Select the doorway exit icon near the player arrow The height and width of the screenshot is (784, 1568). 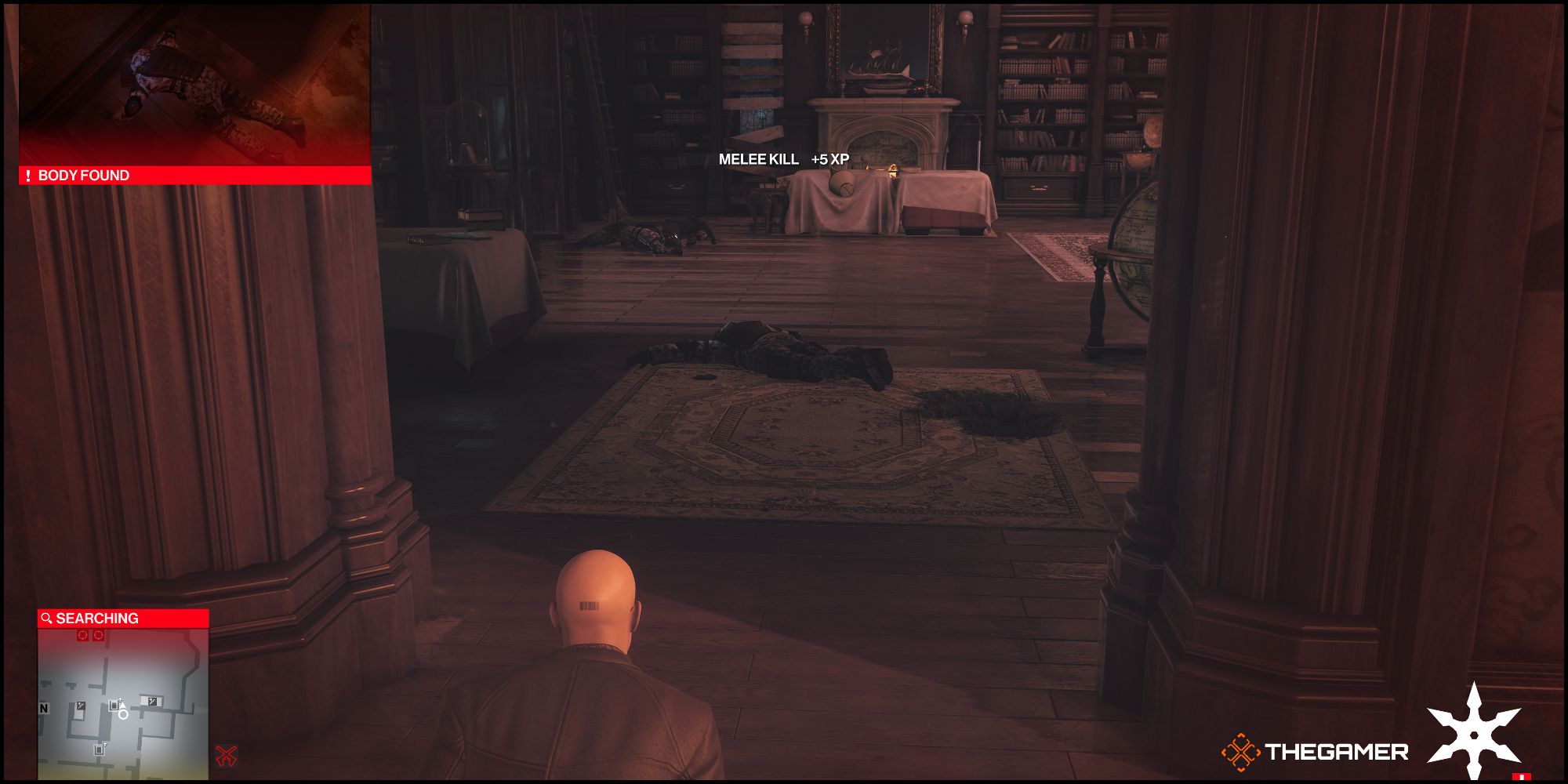[x=114, y=705]
